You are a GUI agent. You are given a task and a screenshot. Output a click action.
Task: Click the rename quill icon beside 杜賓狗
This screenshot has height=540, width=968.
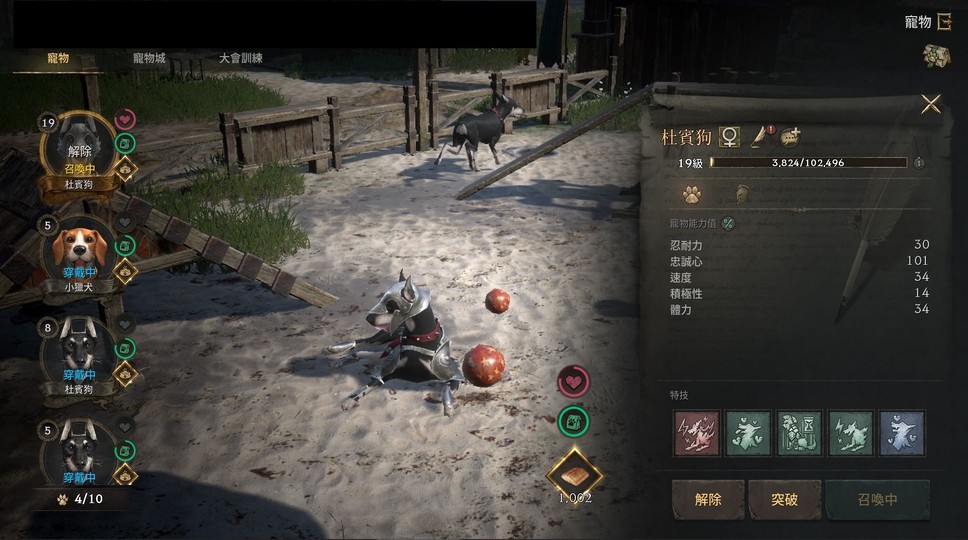[761, 135]
